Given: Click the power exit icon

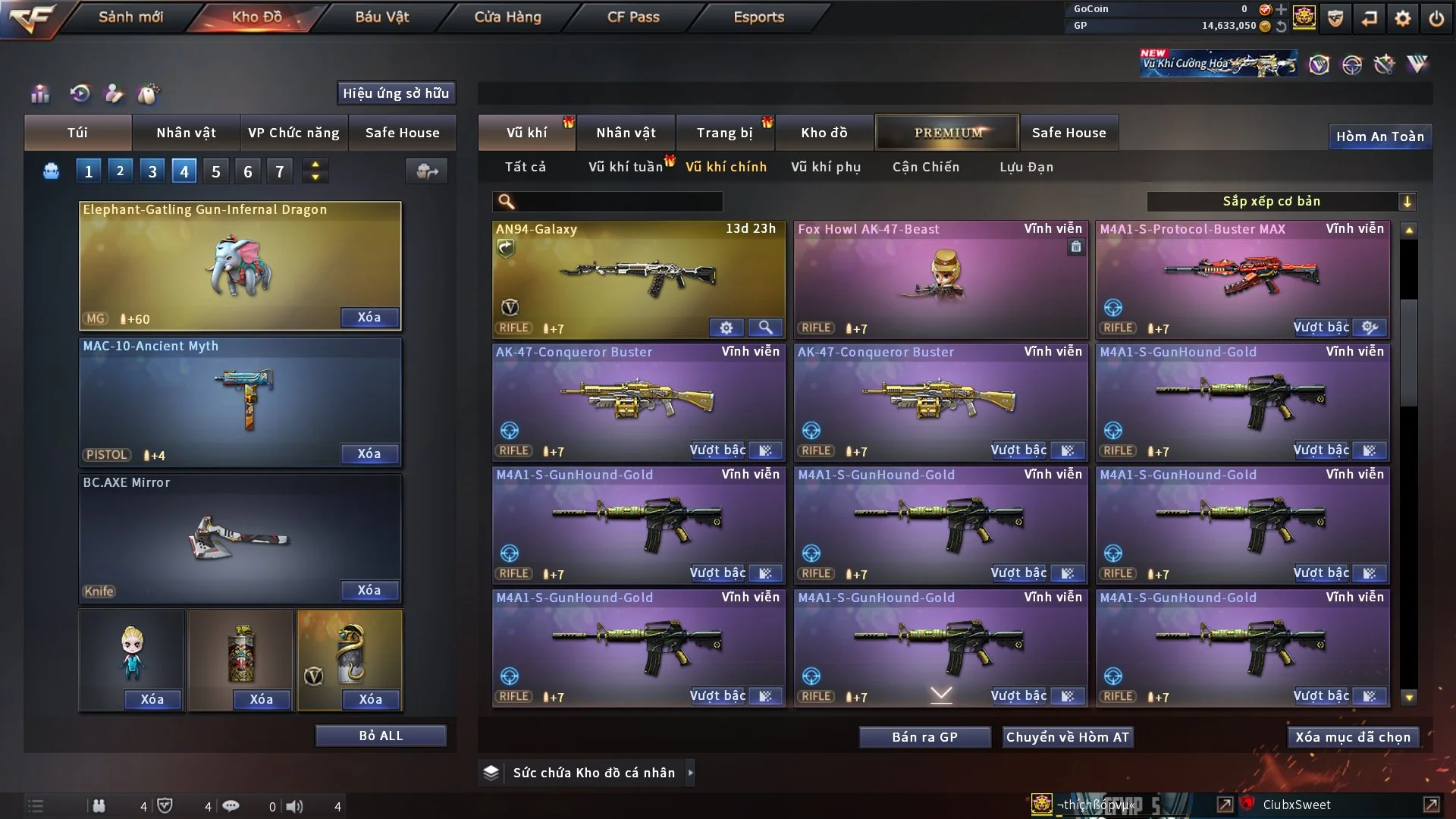Looking at the screenshot, I should point(1436,18).
